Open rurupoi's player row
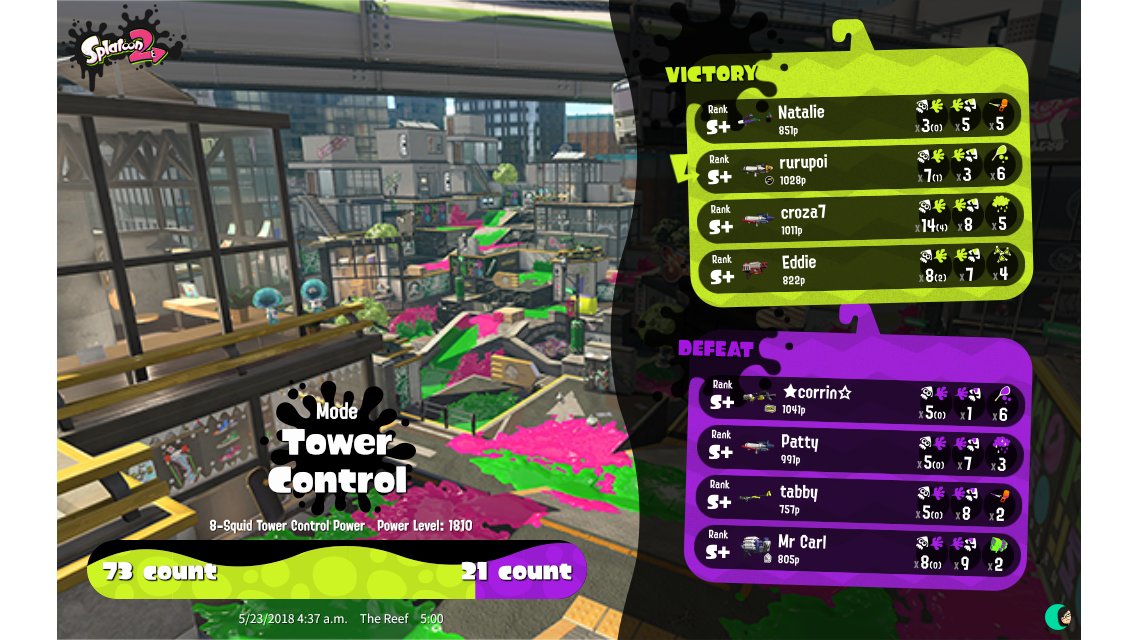 pos(858,168)
